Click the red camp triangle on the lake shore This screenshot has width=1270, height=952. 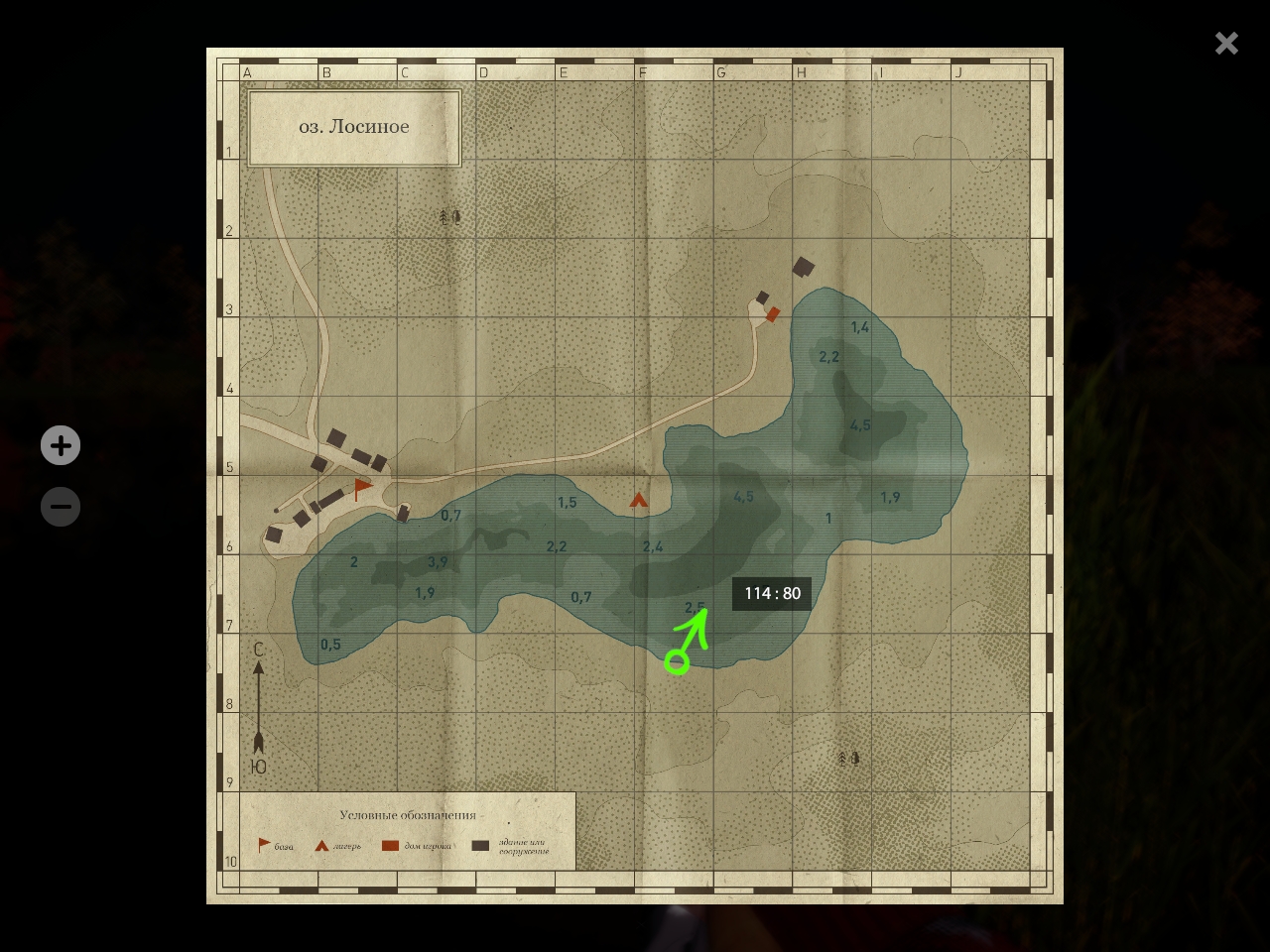639,501
